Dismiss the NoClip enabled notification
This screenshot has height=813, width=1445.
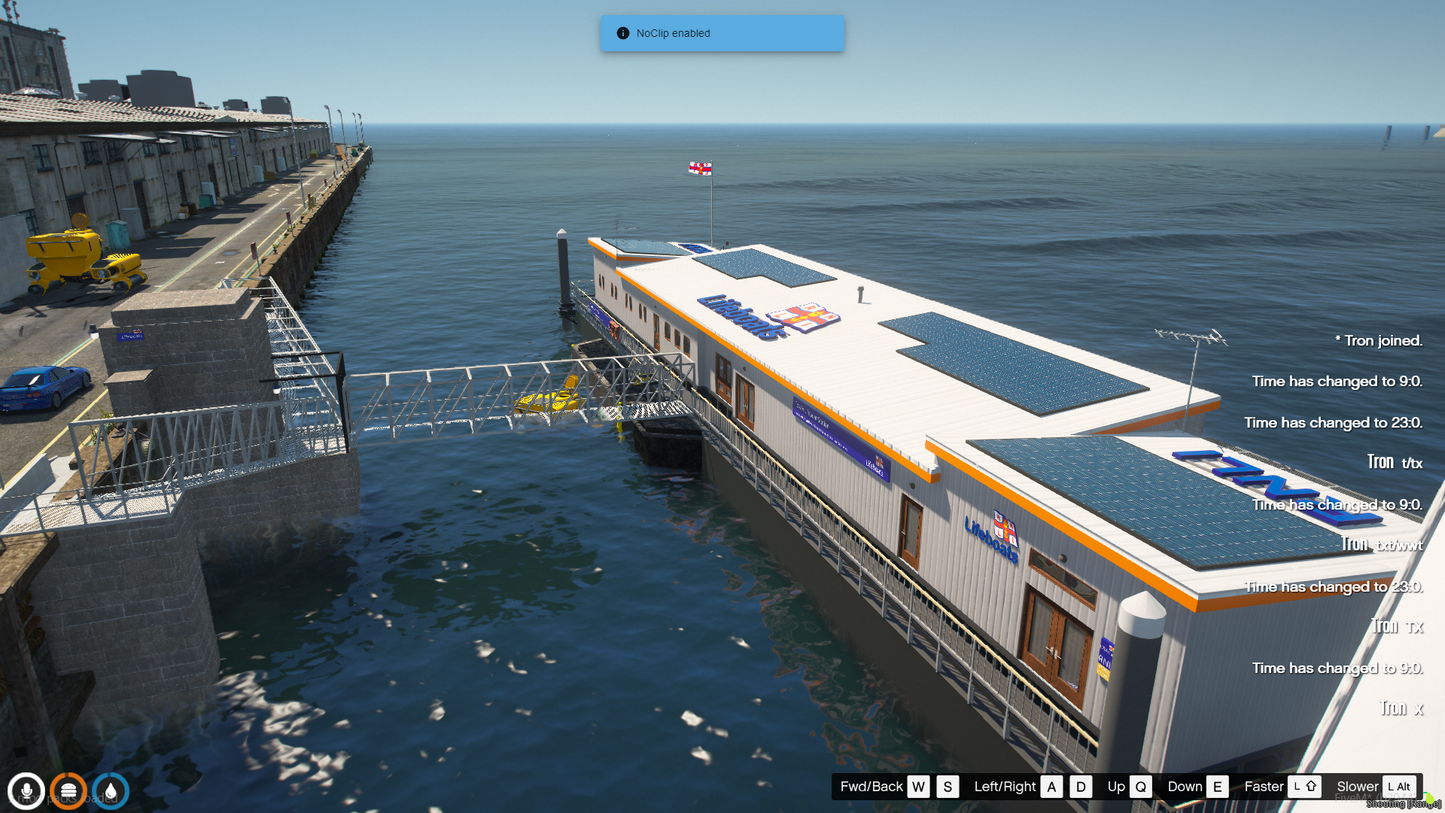(x=721, y=33)
